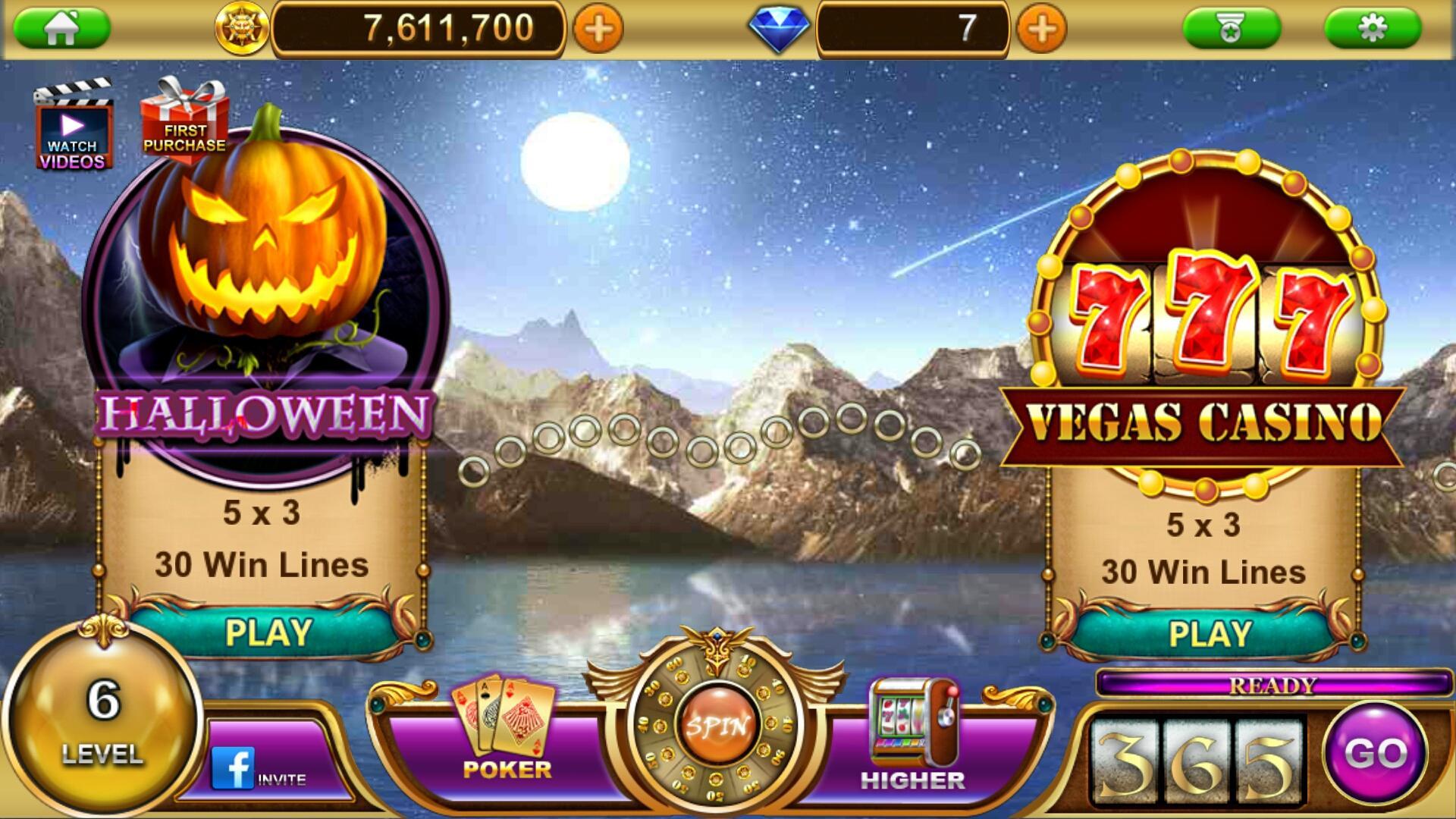Add more gold coins
1456x819 pixels.
pyautogui.click(x=598, y=30)
